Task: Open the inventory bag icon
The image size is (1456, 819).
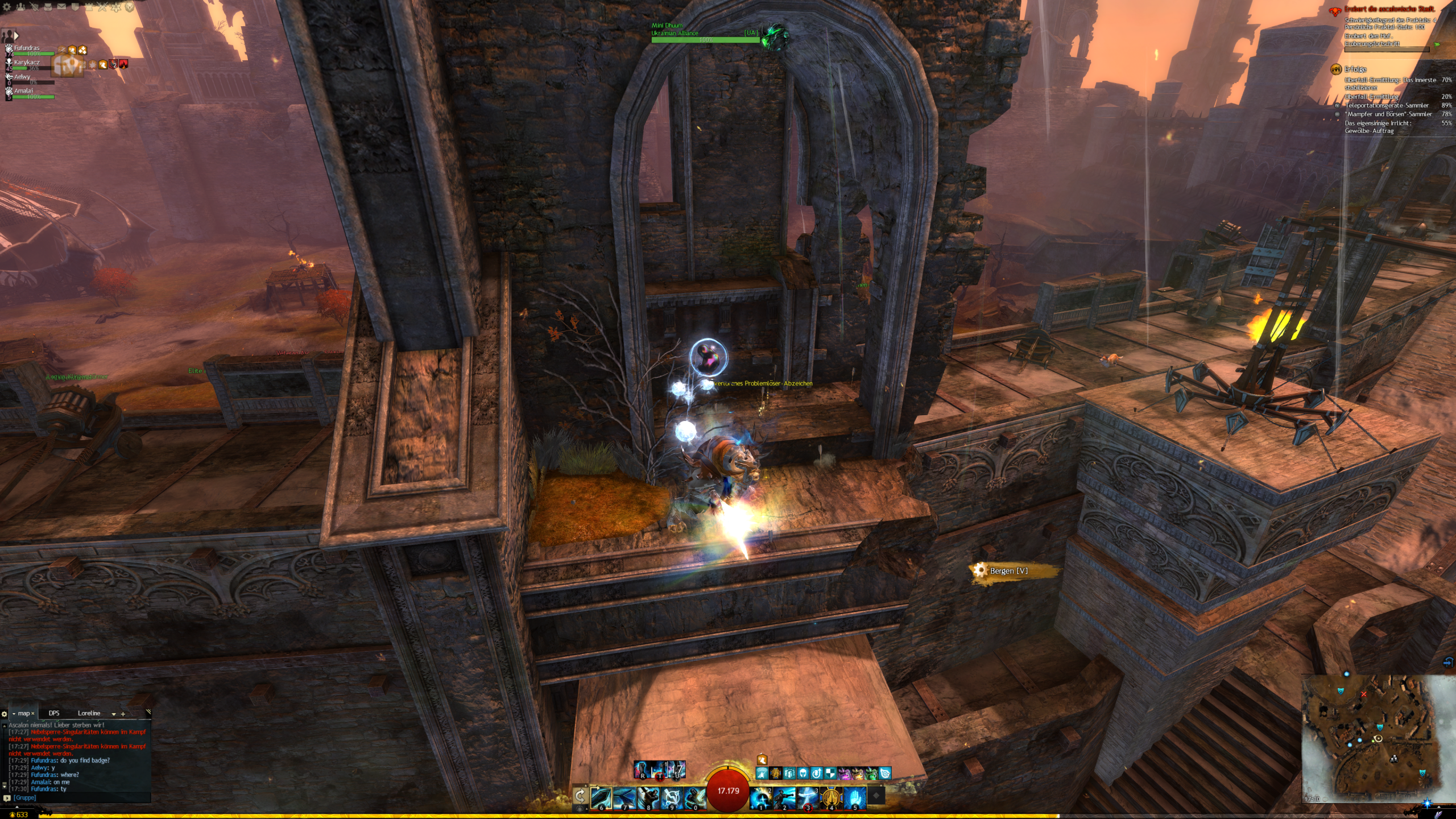Action: pyautogui.click(x=48, y=7)
